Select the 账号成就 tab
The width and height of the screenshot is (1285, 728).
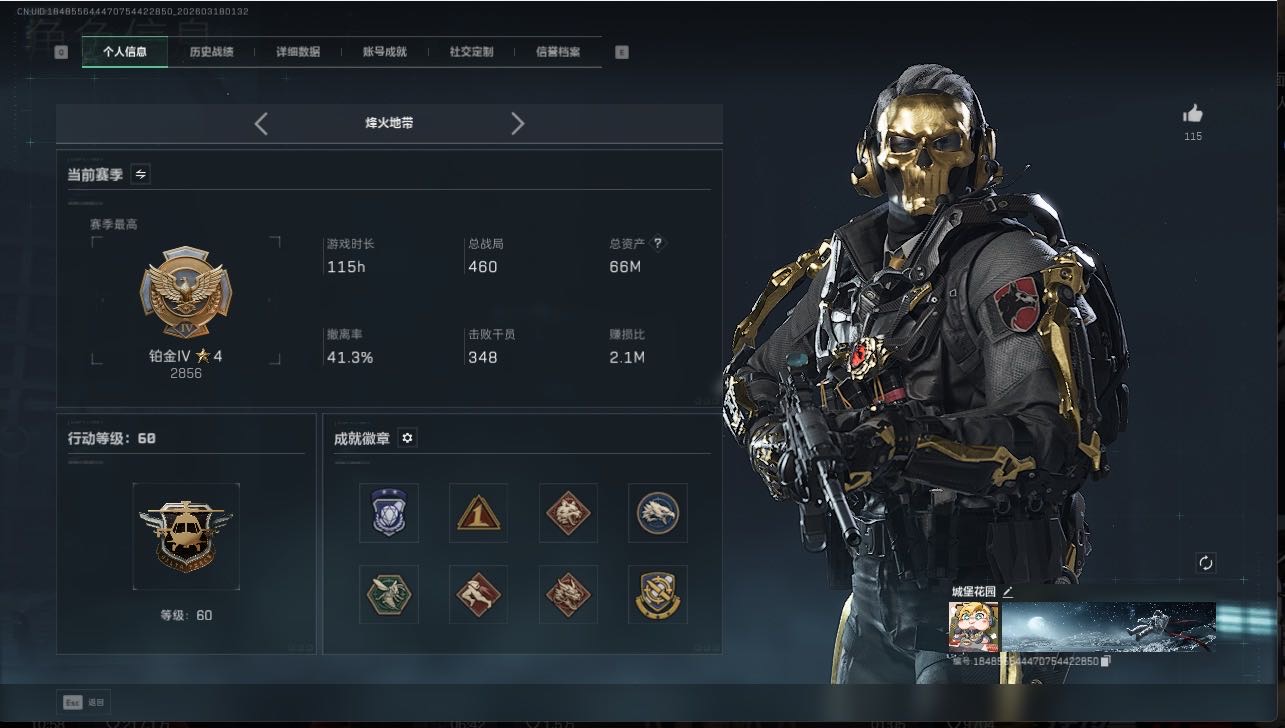point(385,52)
